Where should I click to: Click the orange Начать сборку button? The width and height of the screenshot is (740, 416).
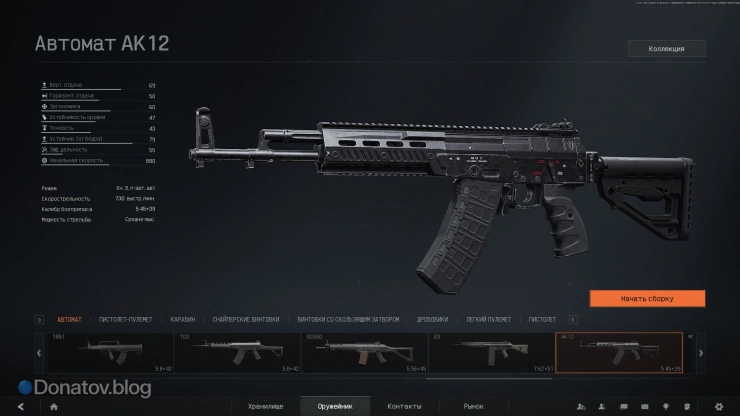[647, 298]
